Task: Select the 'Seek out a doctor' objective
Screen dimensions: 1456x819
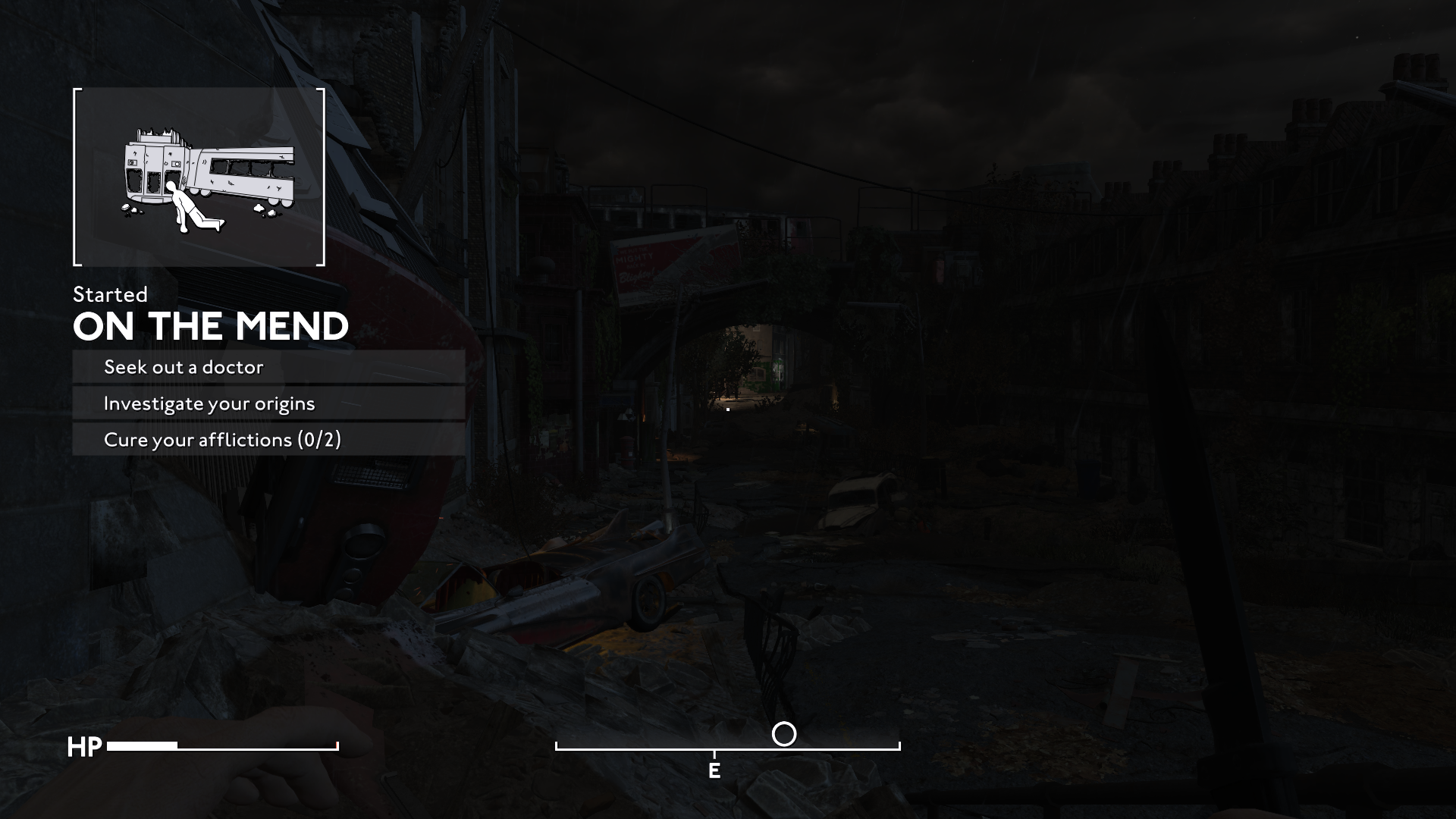Action: click(268, 367)
